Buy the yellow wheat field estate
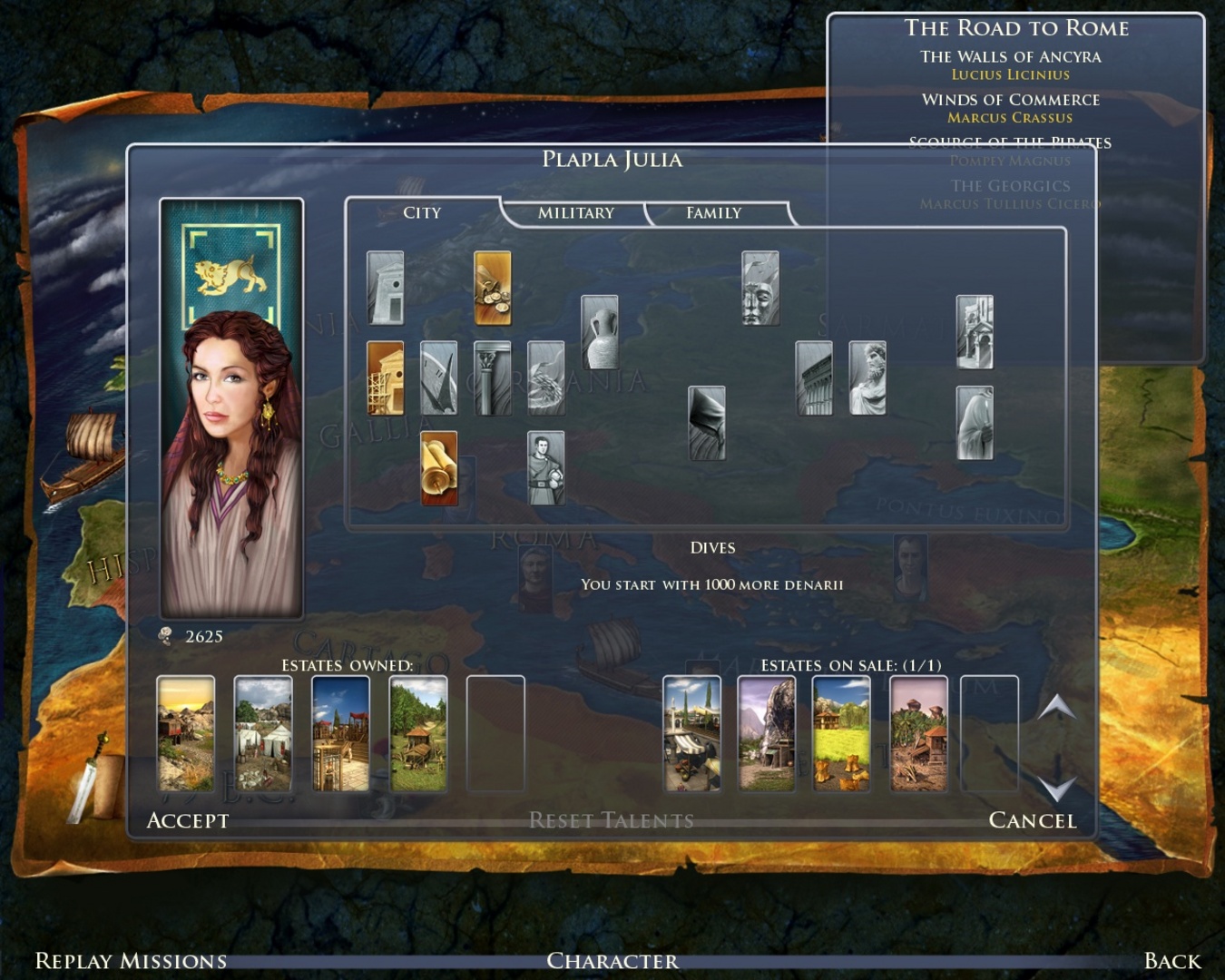This screenshot has height=980, width=1225. click(841, 733)
